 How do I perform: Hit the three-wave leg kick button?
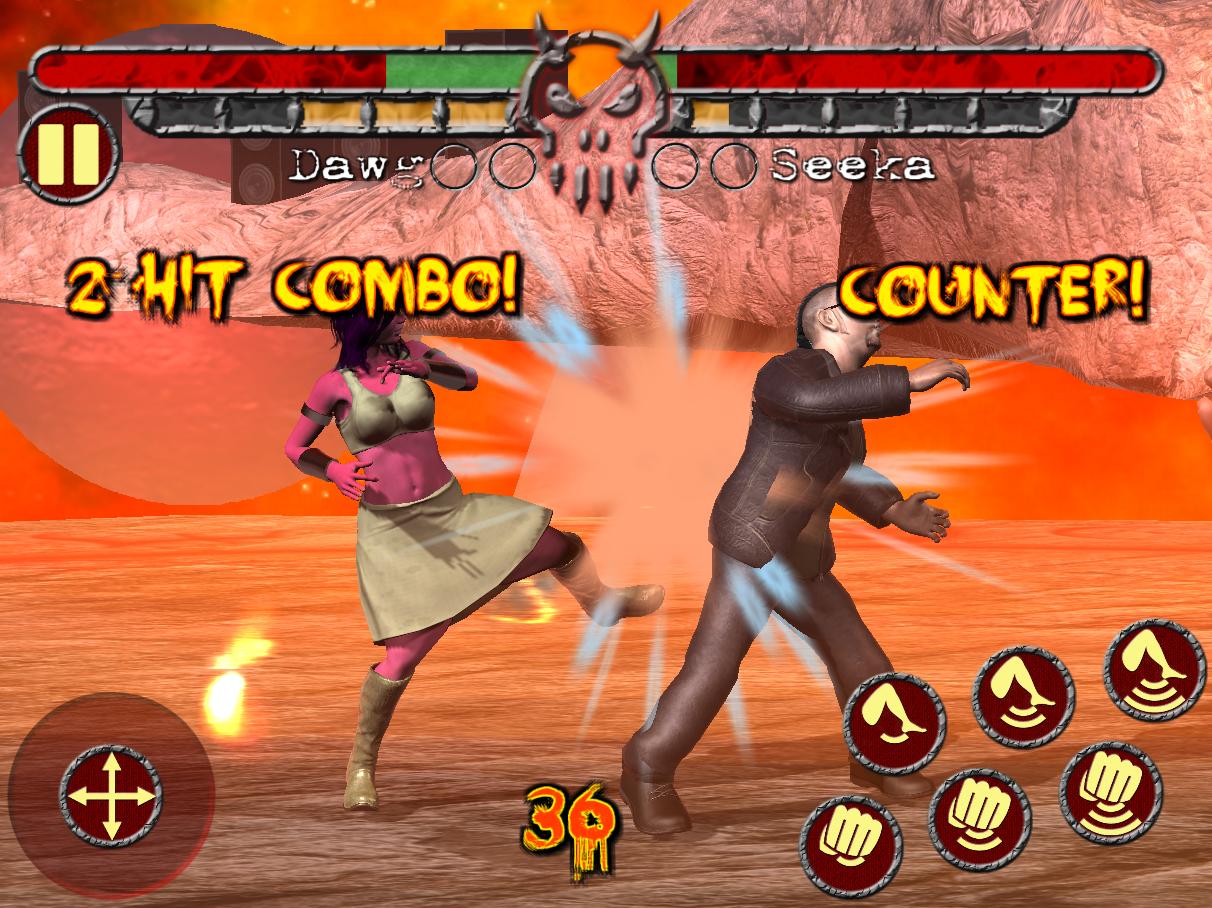[x=1154, y=669]
